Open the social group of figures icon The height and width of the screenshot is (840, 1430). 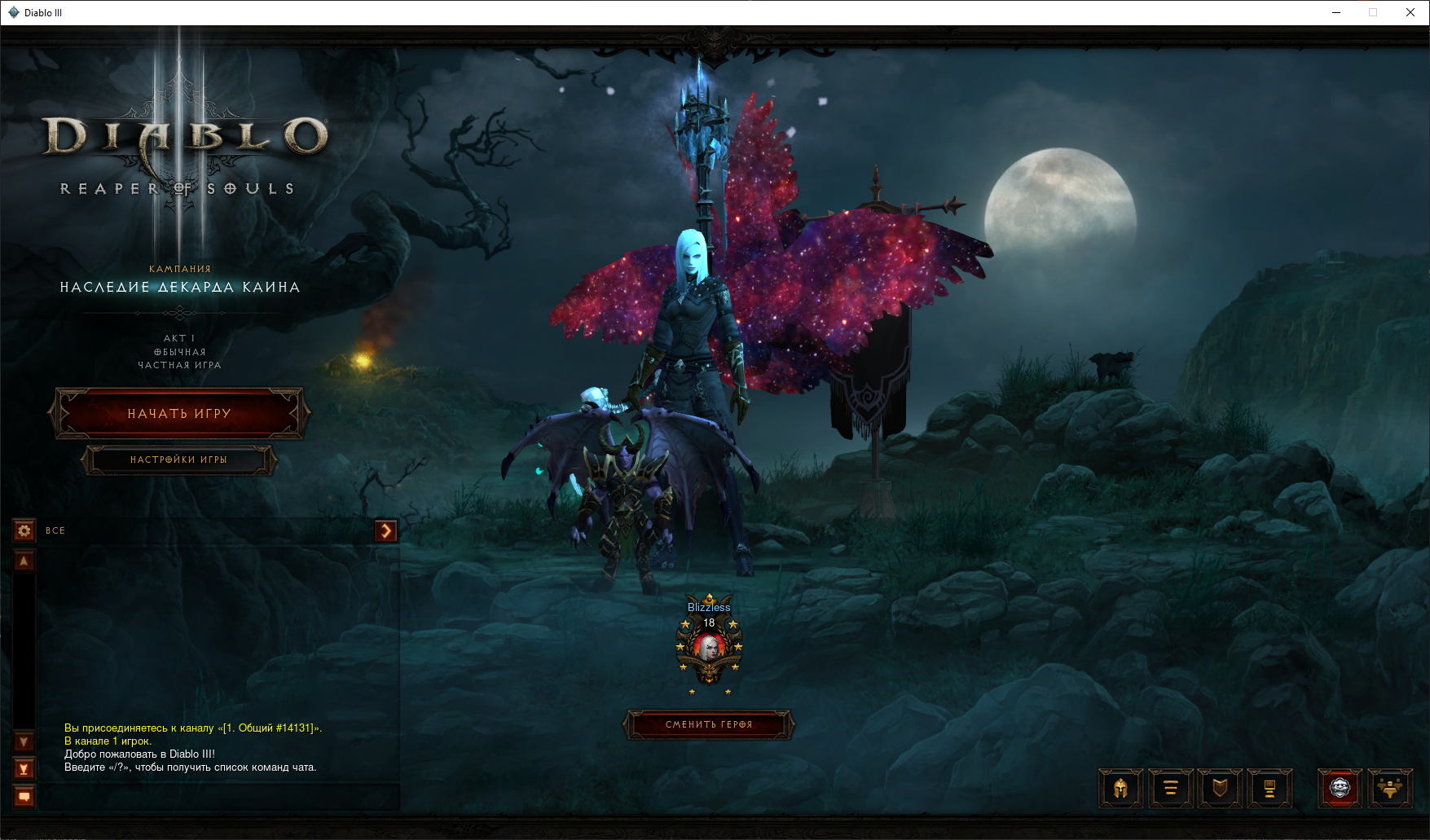pyautogui.click(x=1390, y=788)
